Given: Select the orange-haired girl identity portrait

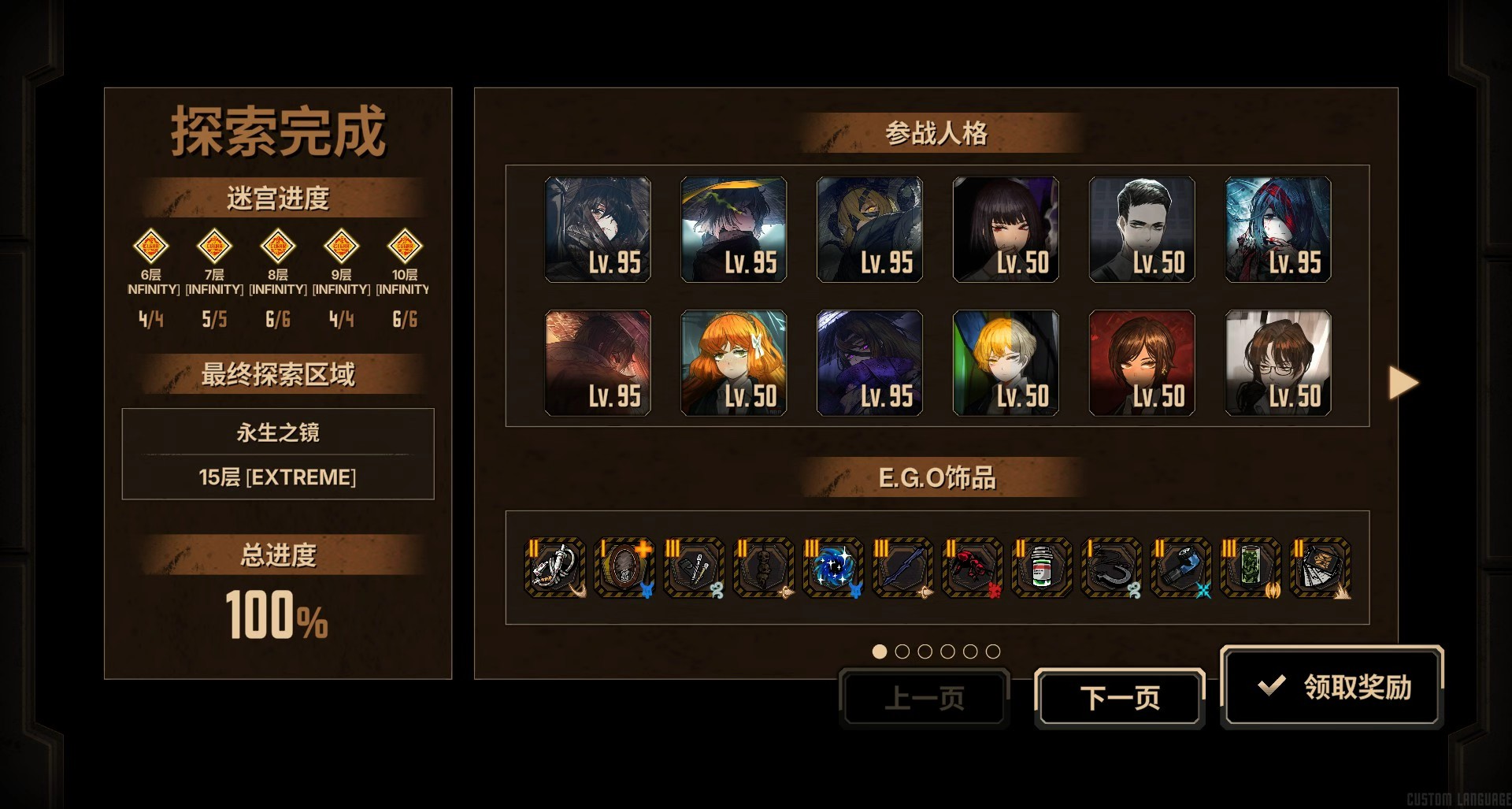Looking at the screenshot, I should point(733,362).
